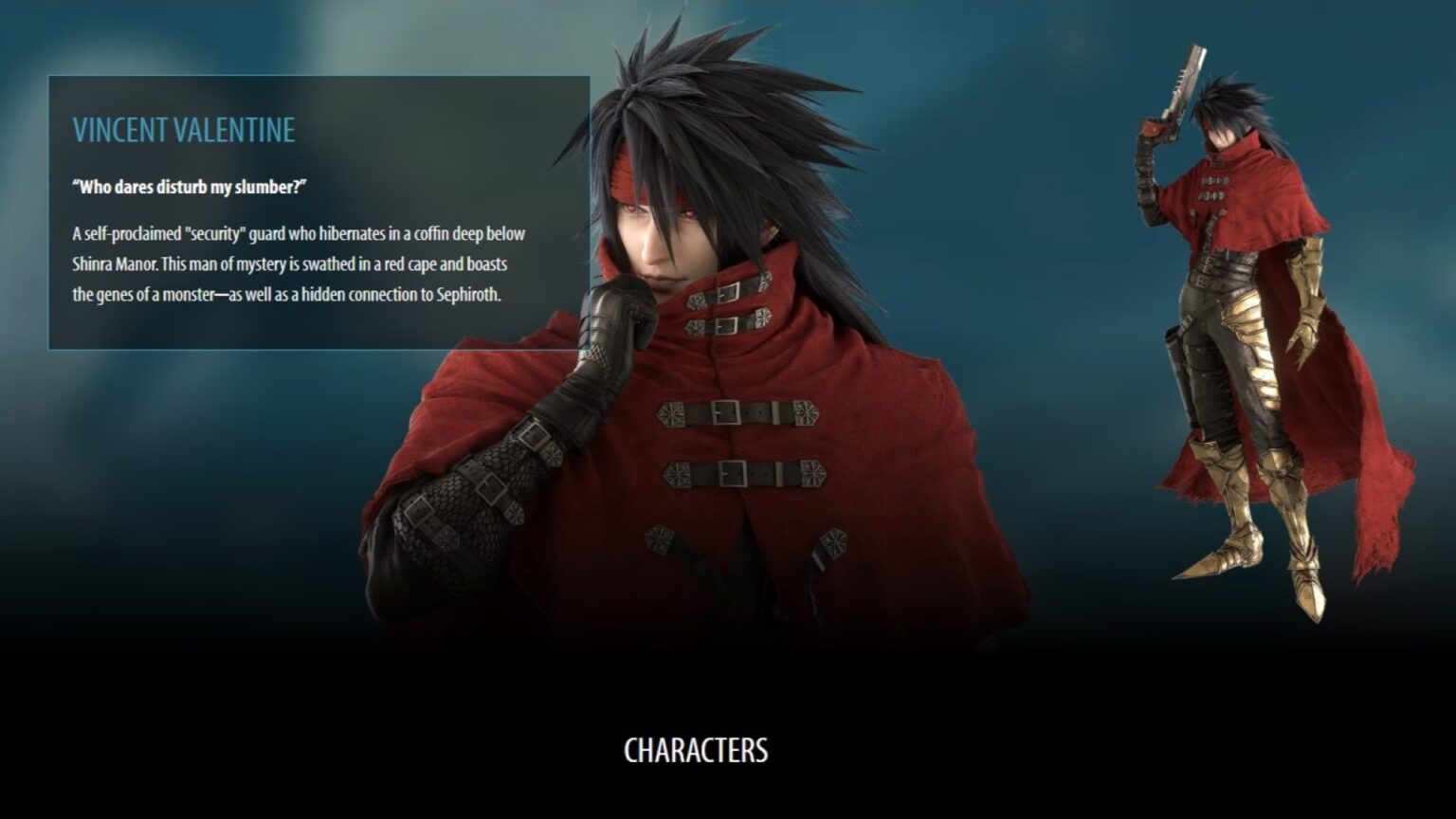The width and height of the screenshot is (1456, 819).
Task: Select the Vincent Valentine name heading
Action: coord(182,129)
